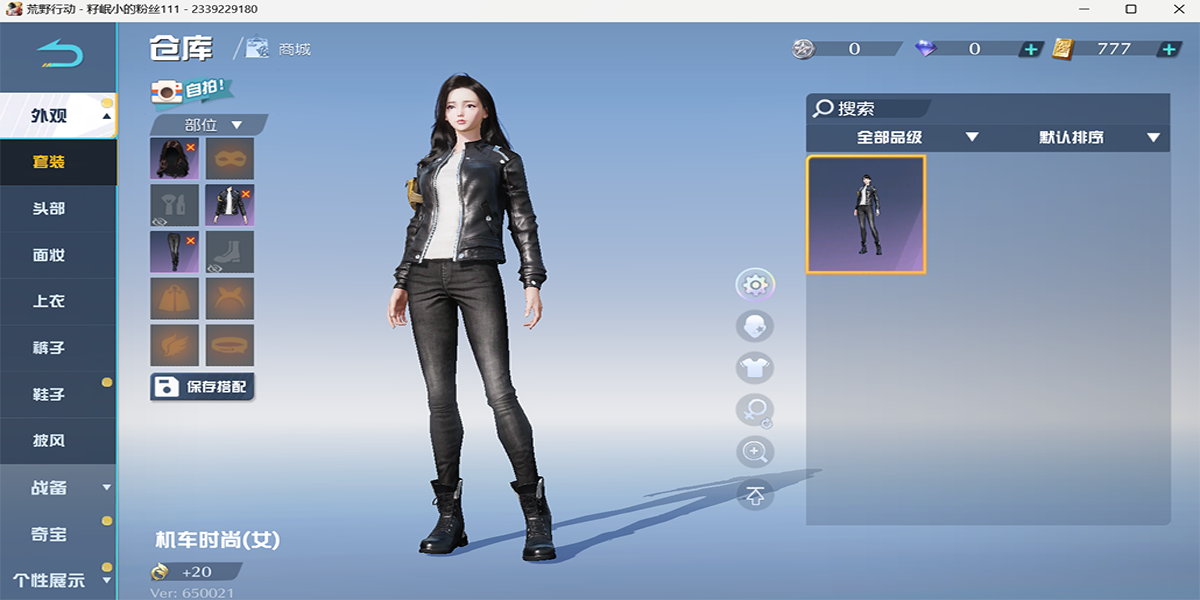Open the 商城 shop link

[x=280, y=48]
